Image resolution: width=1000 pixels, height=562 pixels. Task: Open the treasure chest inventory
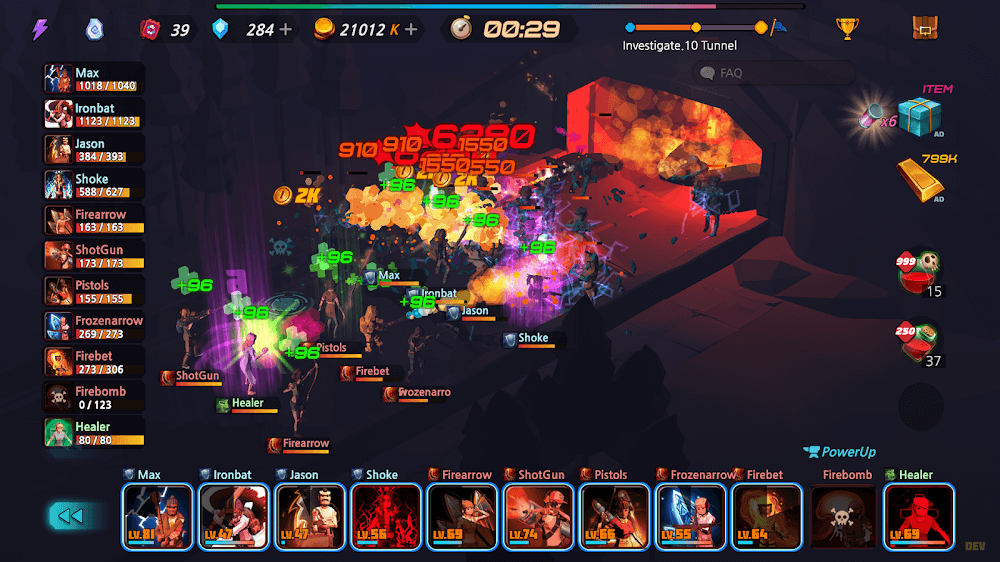(924, 28)
